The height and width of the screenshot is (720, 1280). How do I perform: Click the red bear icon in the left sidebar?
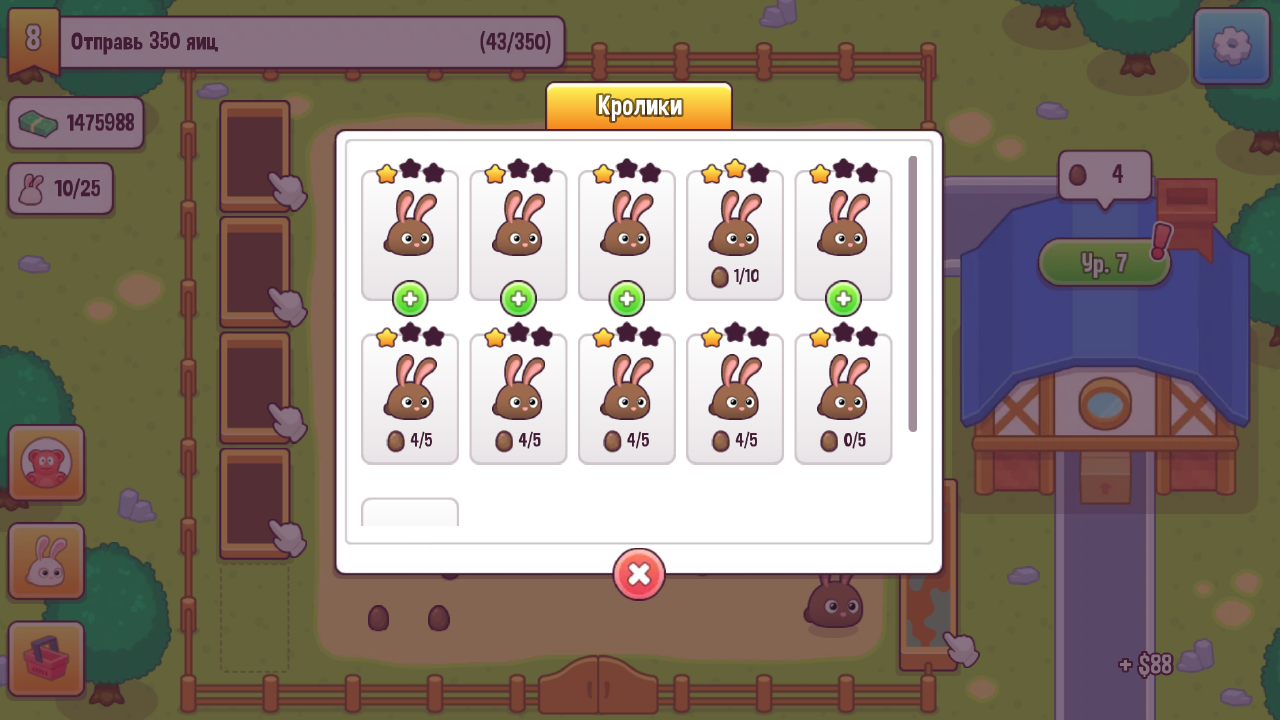tap(46, 462)
